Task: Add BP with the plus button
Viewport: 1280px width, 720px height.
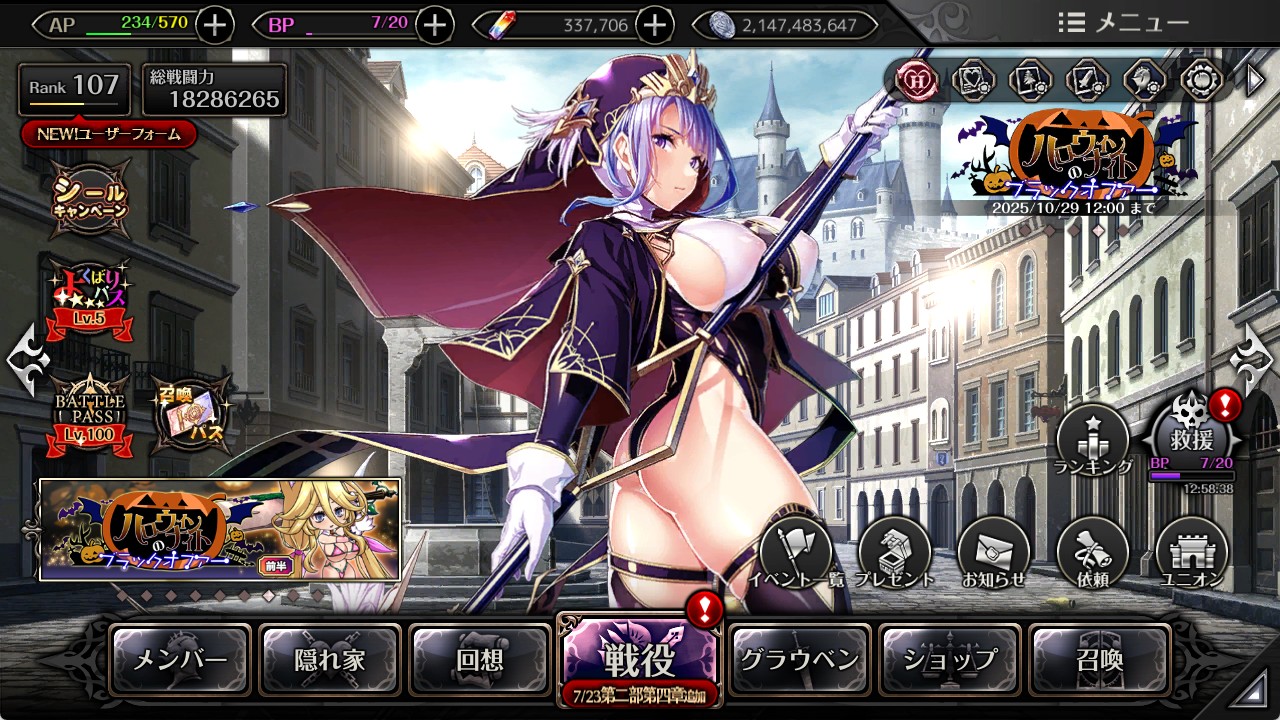Action: (x=434, y=25)
